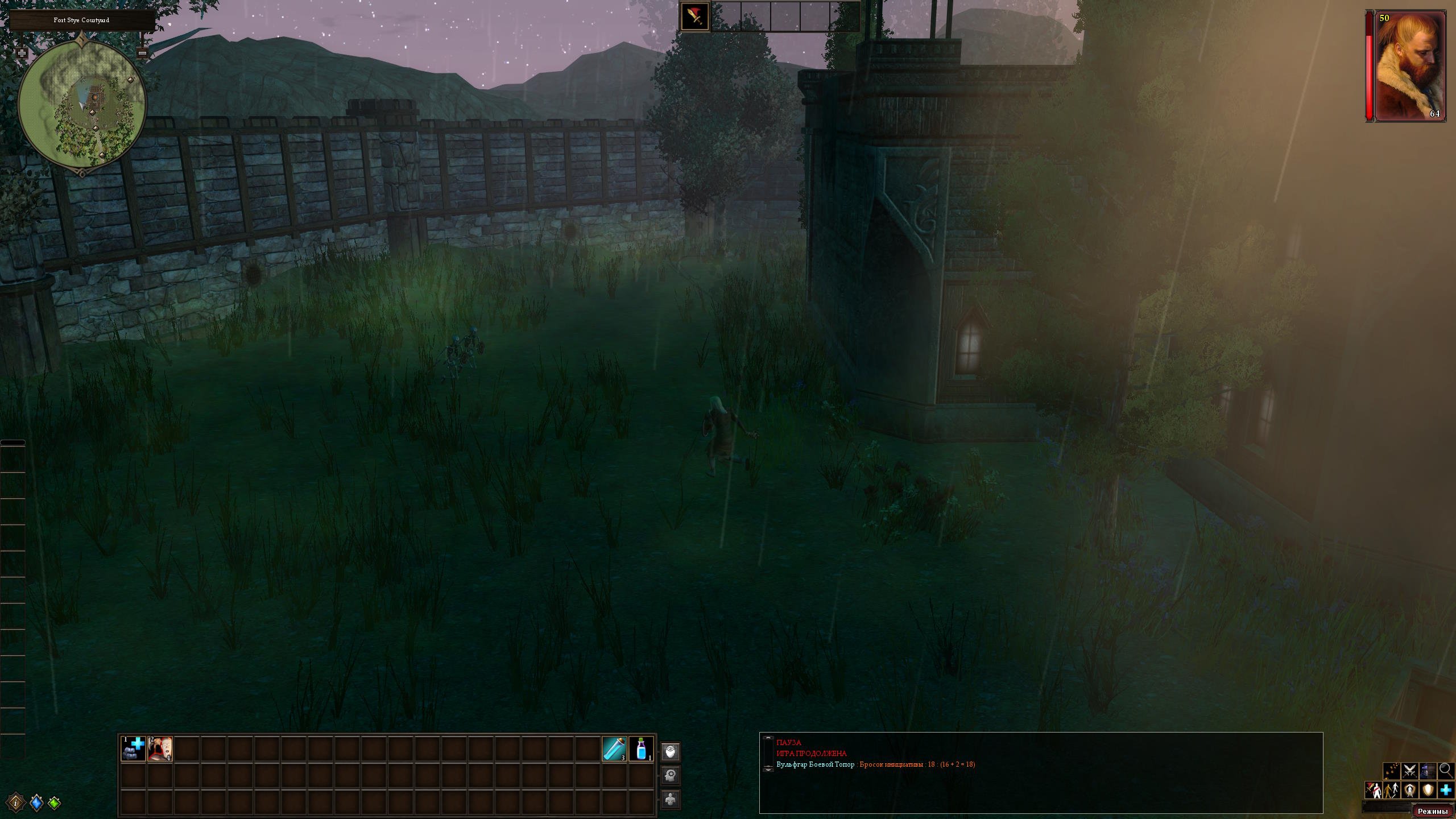Select the bearded character portrait
Viewport: 1456px width, 819px height.
[1410, 66]
